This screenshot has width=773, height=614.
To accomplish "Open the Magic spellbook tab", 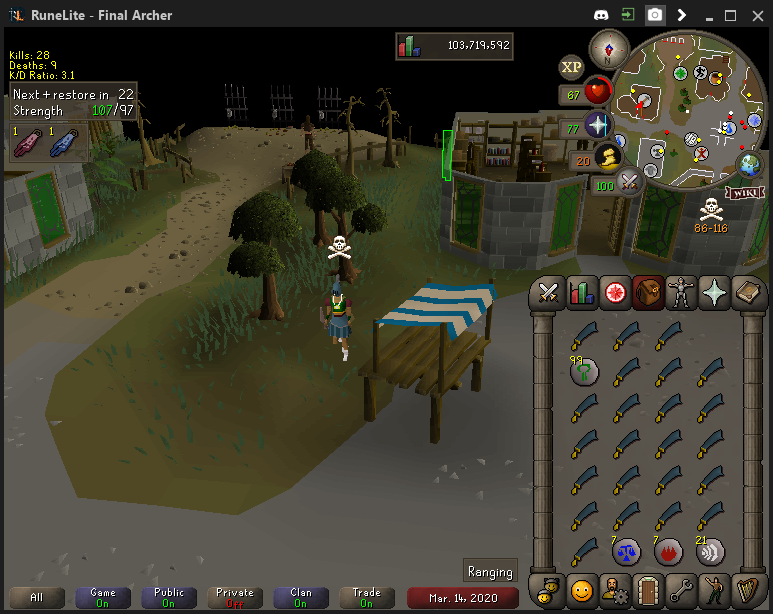I will (x=749, y=292).
